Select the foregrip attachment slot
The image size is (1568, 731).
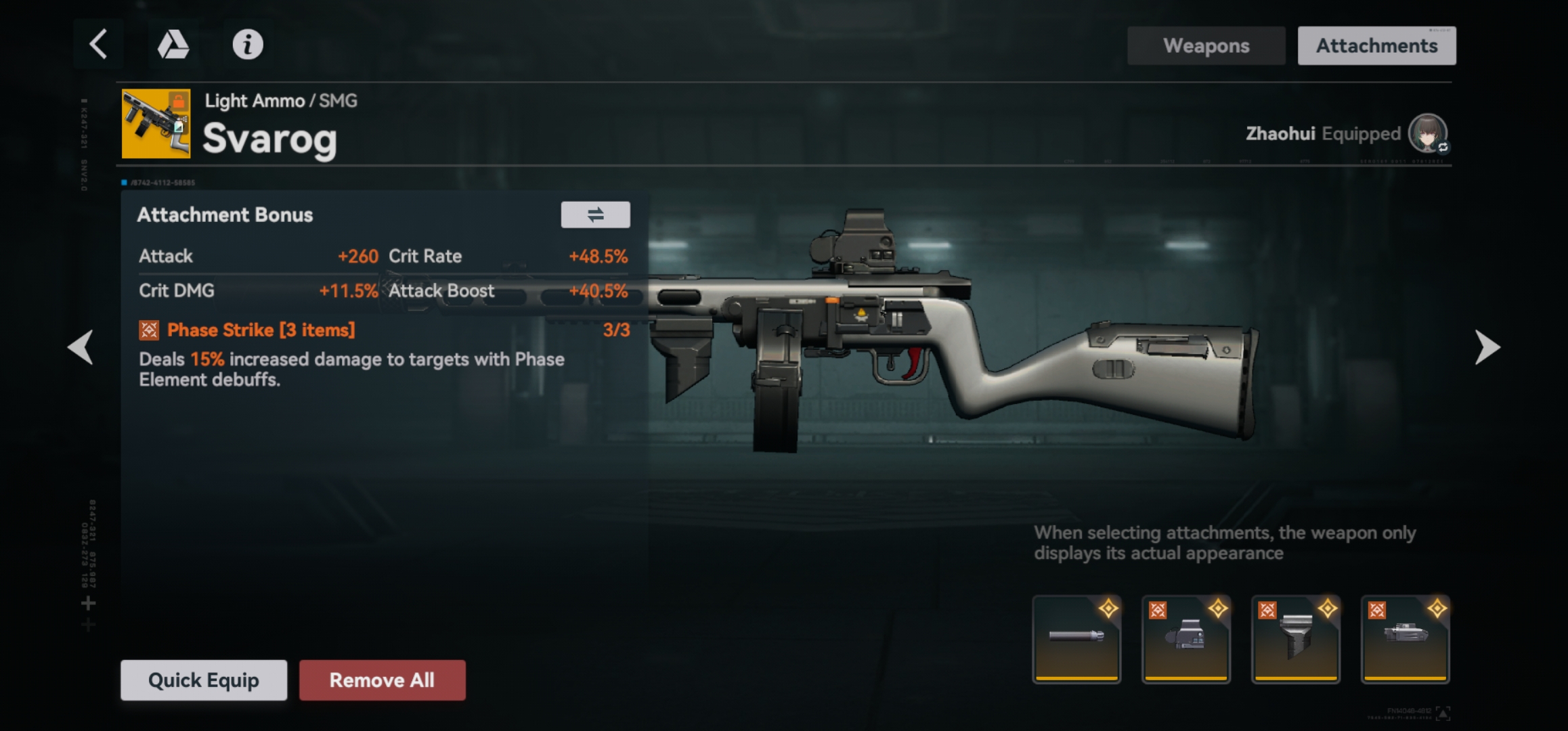coord(1295,639)
